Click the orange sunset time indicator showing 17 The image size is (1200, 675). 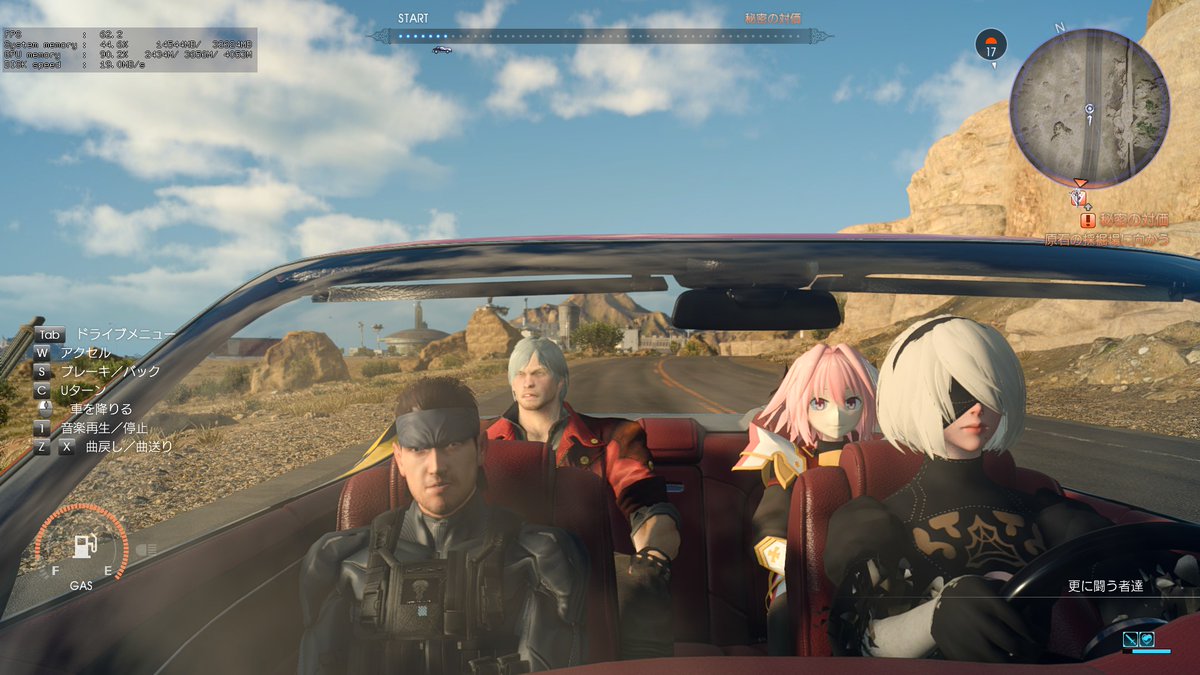point(990,44)
